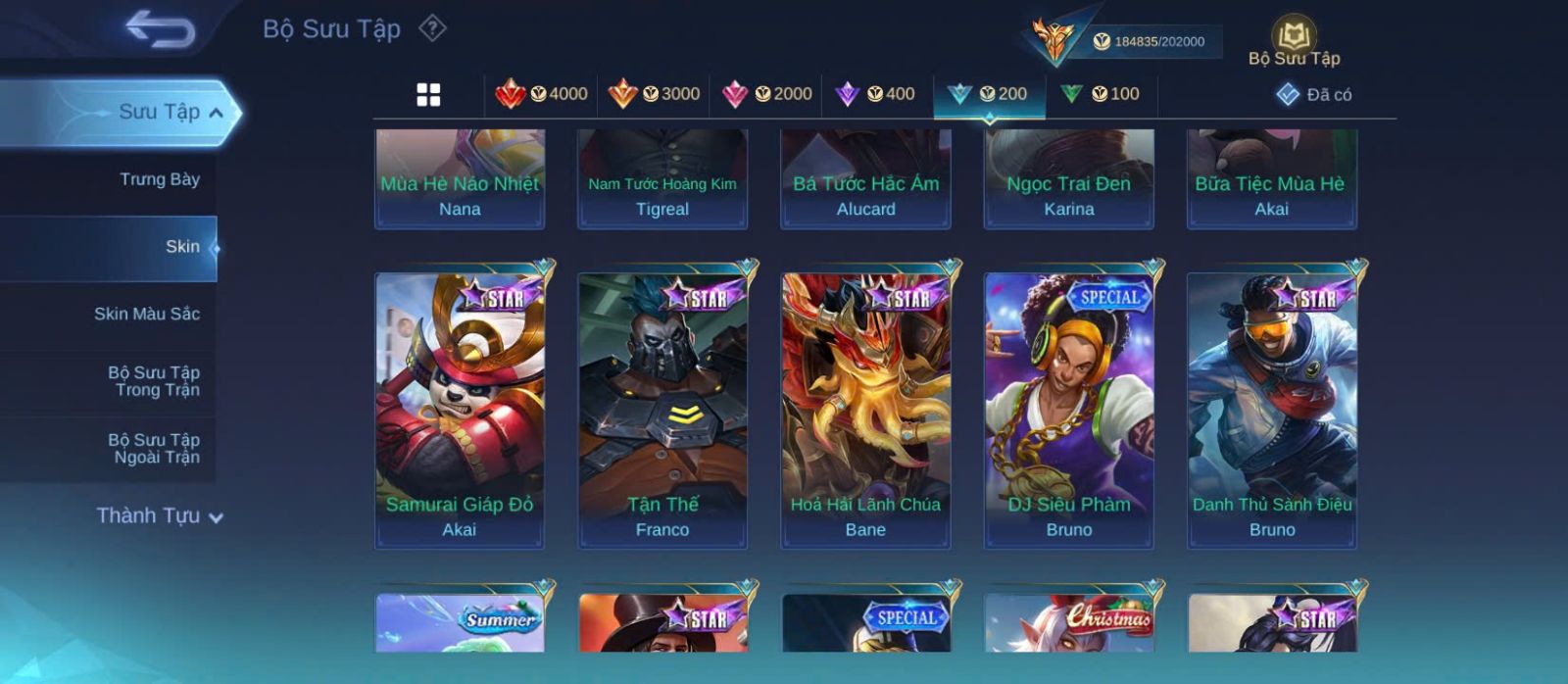Select the Samurai Giáp Đỏ Akai skin

tap(460, 410)
